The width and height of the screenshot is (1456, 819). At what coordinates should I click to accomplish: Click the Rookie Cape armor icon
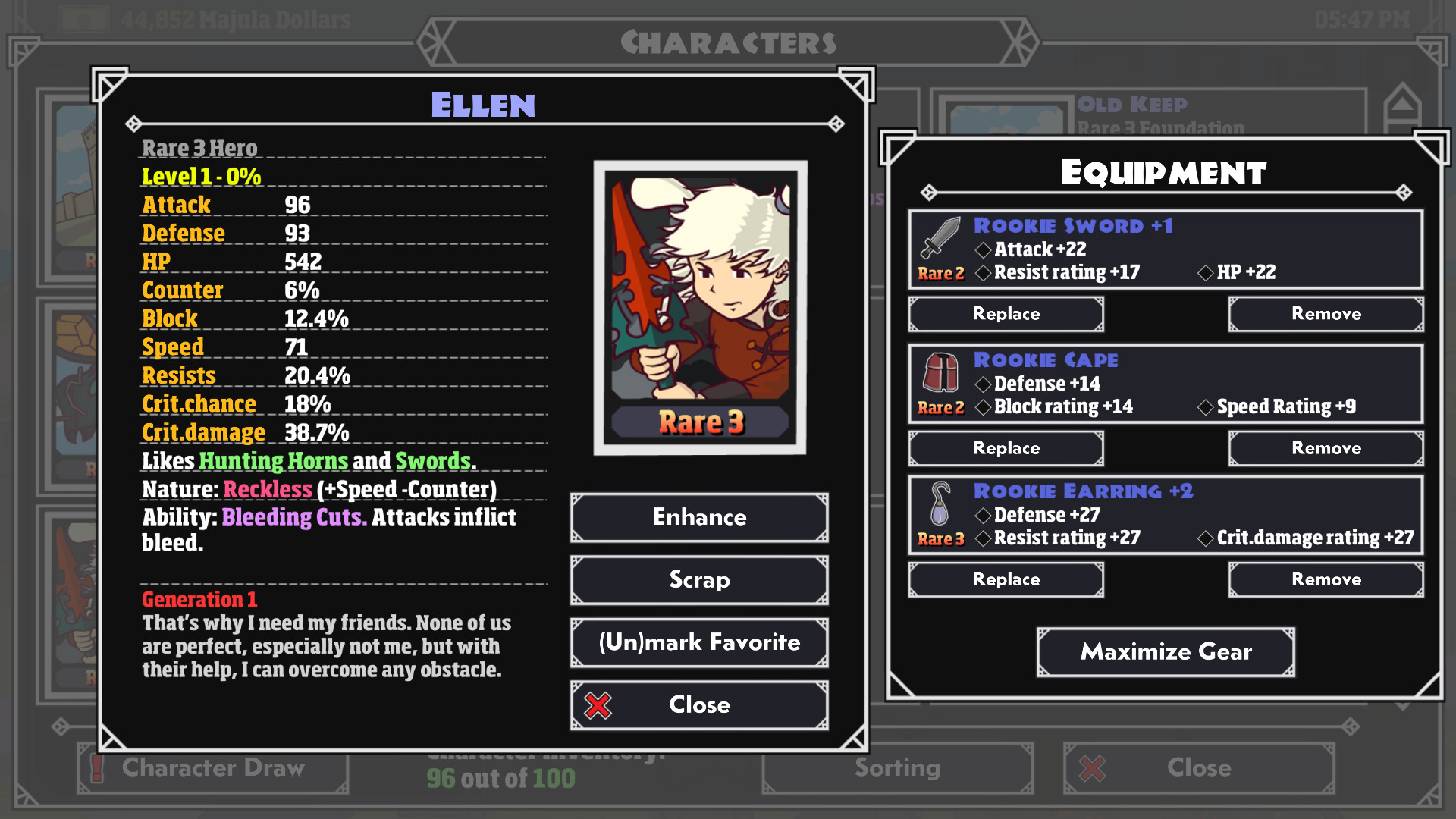click(940, 373)
